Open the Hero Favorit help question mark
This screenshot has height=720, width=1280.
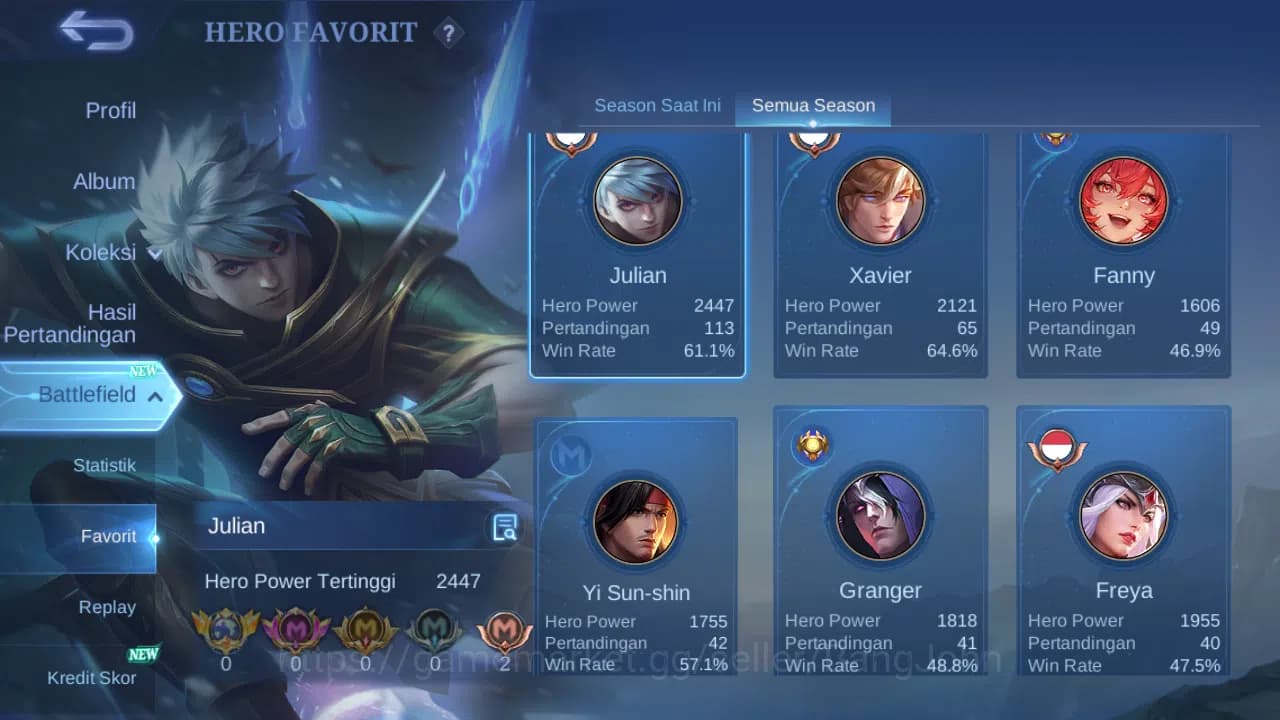pos(449,33)
